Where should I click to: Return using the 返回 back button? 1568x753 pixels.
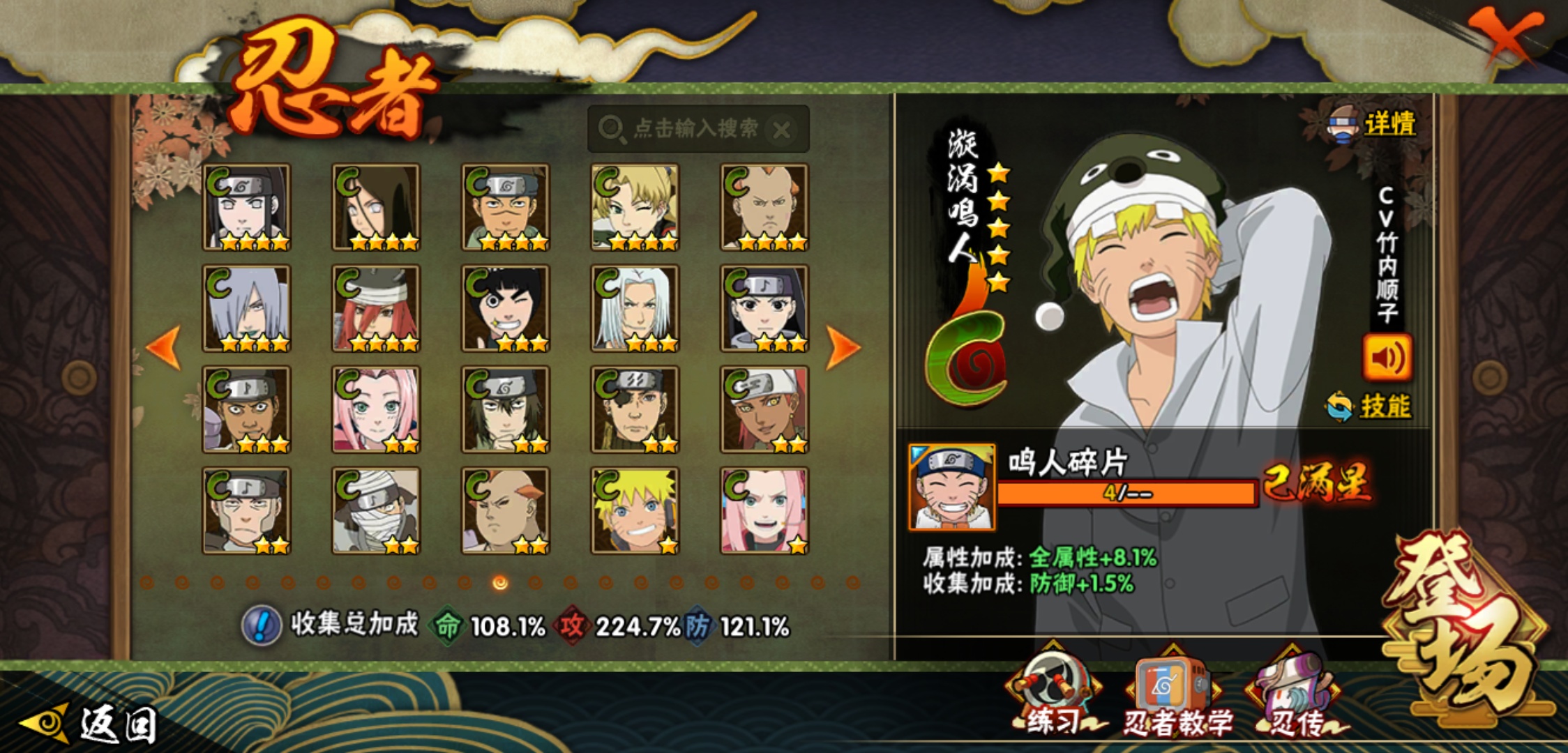click(91, 724)
